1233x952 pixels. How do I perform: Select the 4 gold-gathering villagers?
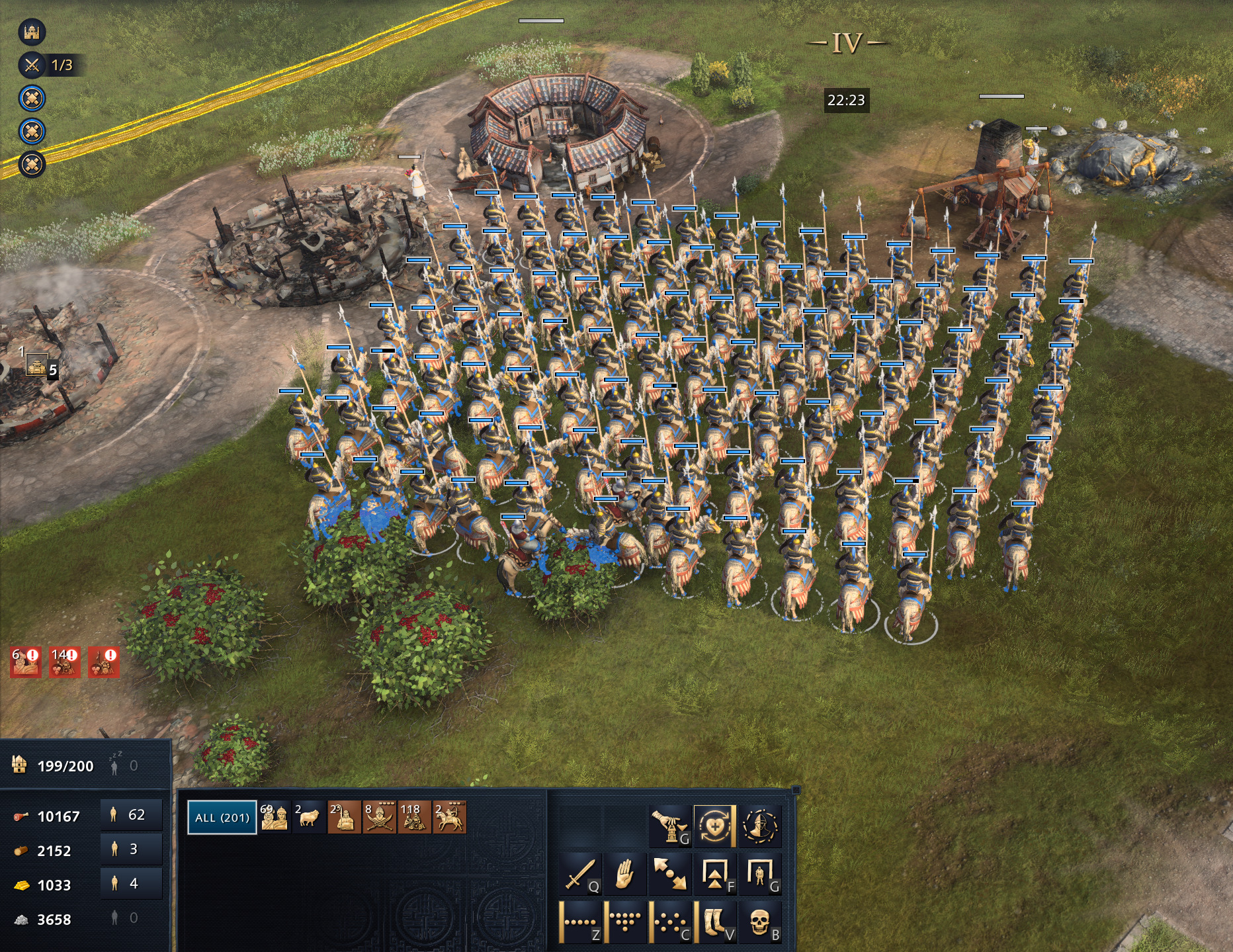point(131,883)
